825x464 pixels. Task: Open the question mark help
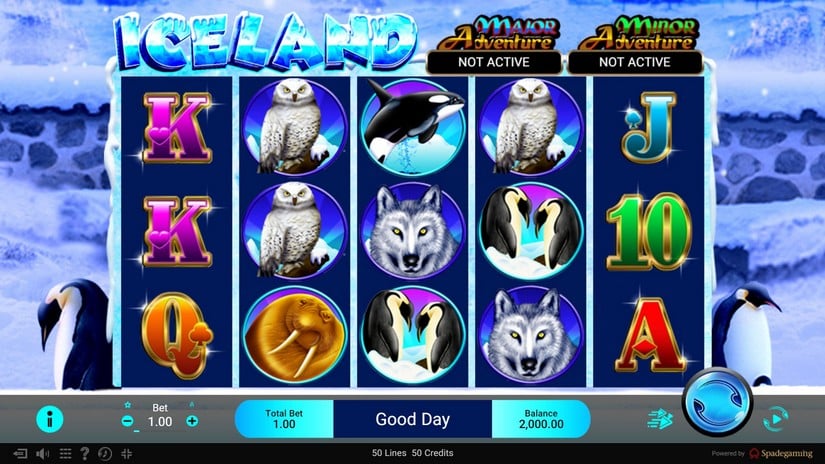pos(84,453)
